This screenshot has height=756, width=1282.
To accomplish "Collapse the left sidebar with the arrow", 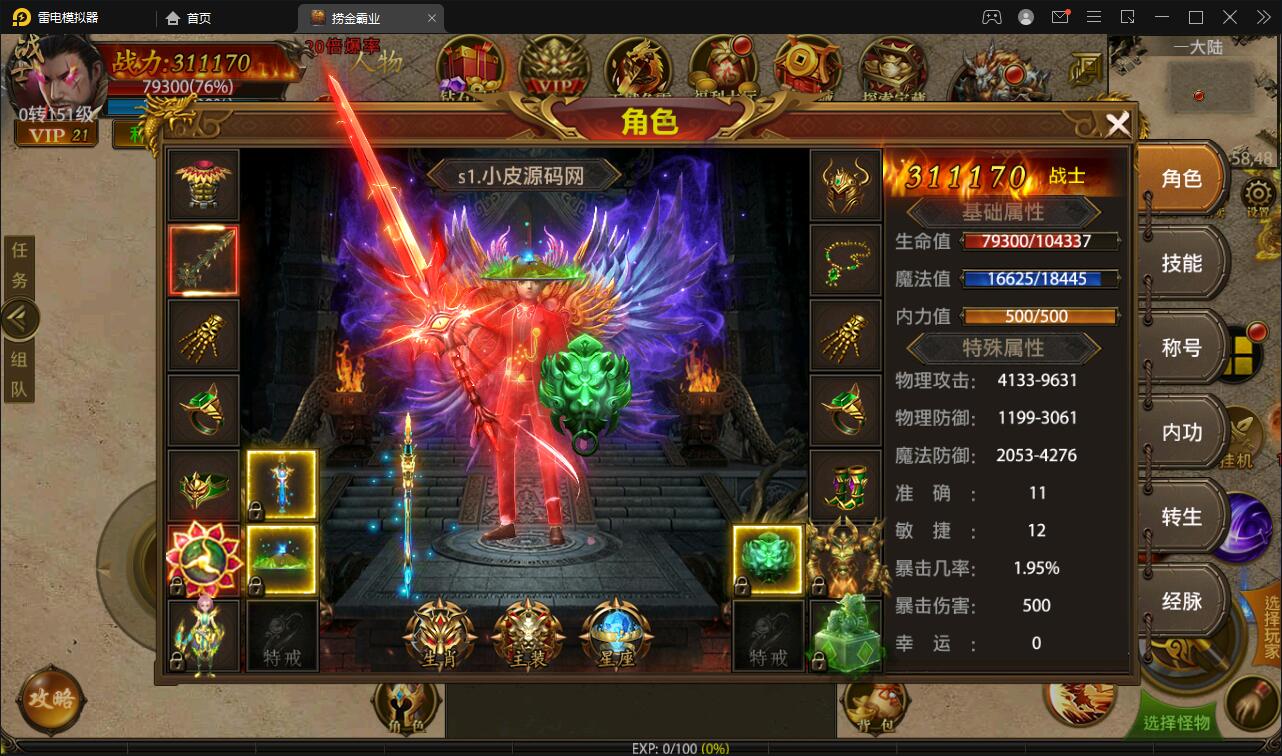I will [19, 318].
